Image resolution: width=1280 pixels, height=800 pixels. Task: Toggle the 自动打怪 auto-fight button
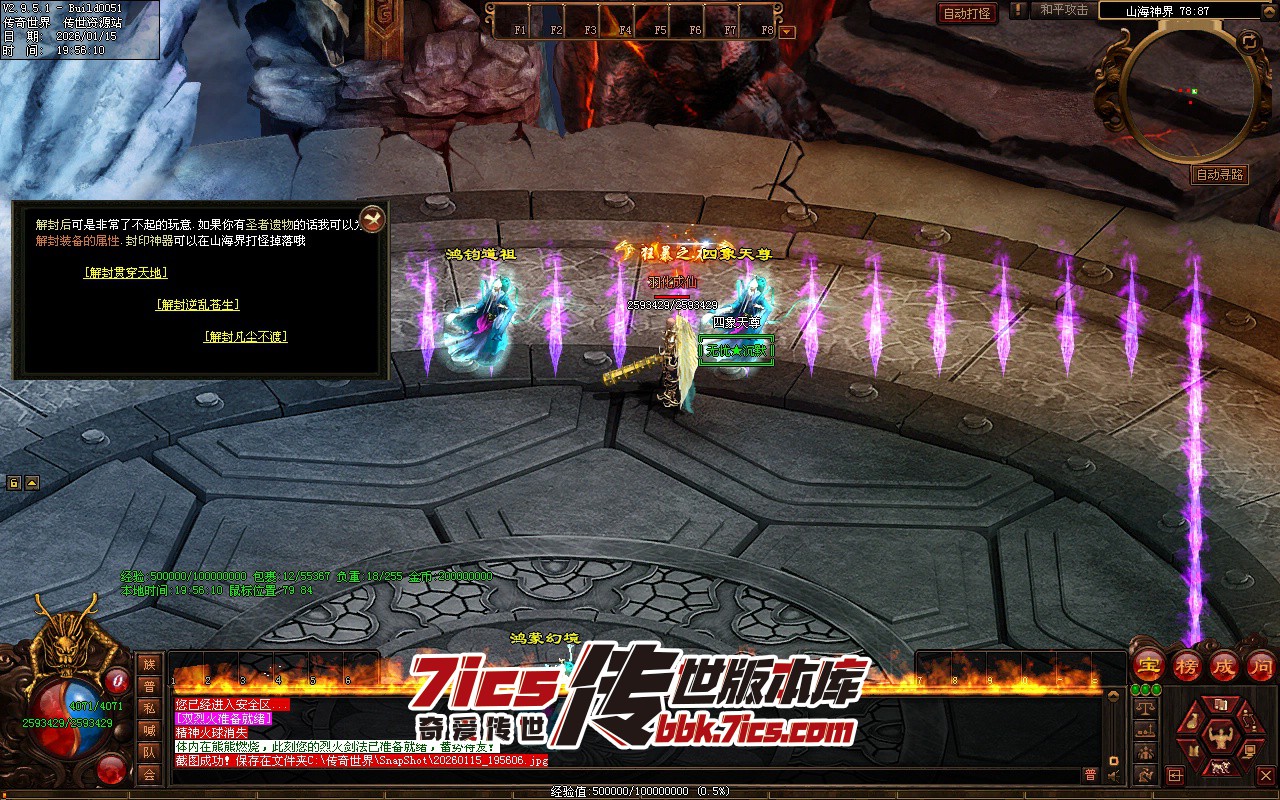click(x=968, y=13)
